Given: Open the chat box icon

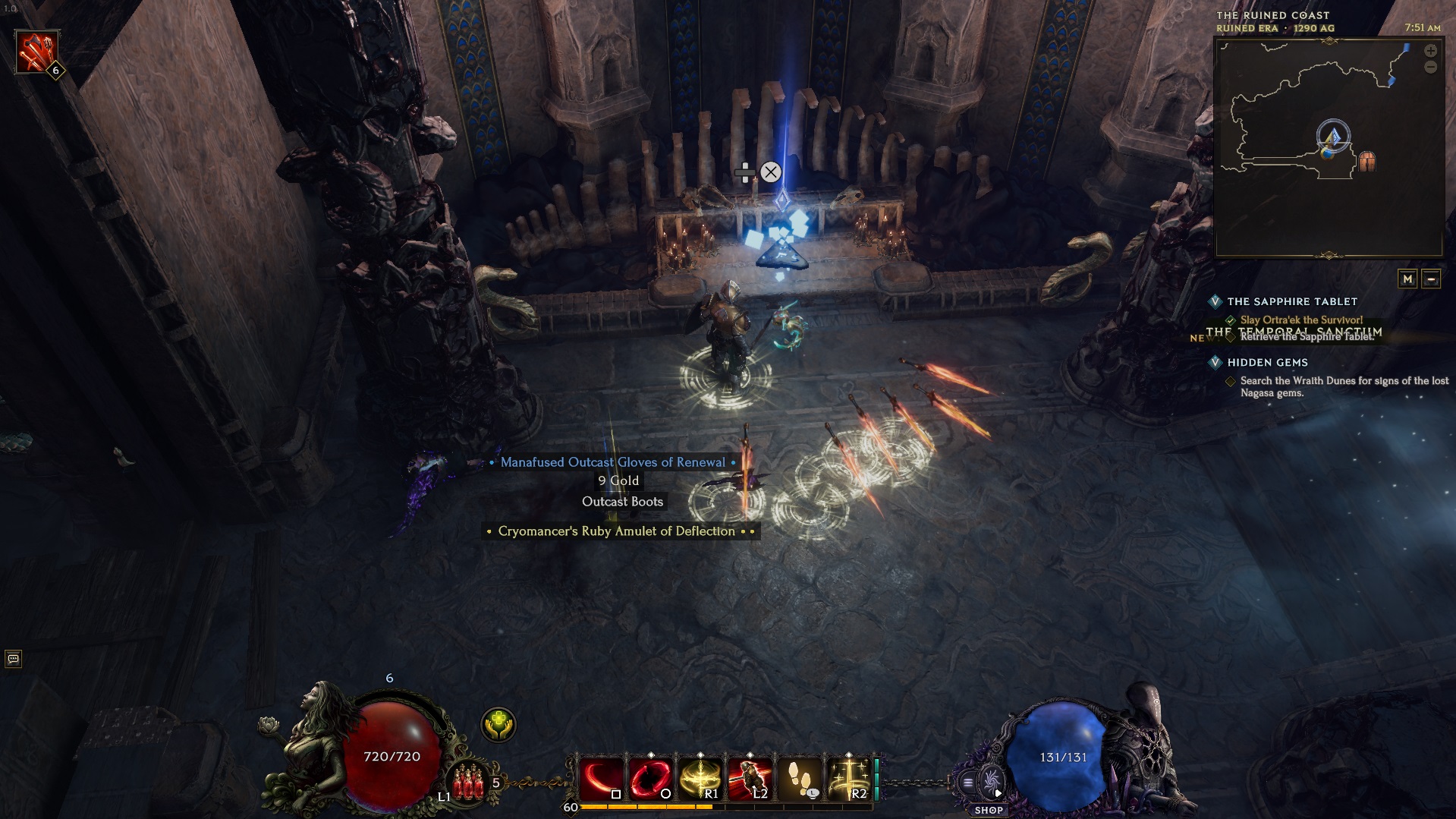Looking at the screenshot, I should (x=13, y=659).
